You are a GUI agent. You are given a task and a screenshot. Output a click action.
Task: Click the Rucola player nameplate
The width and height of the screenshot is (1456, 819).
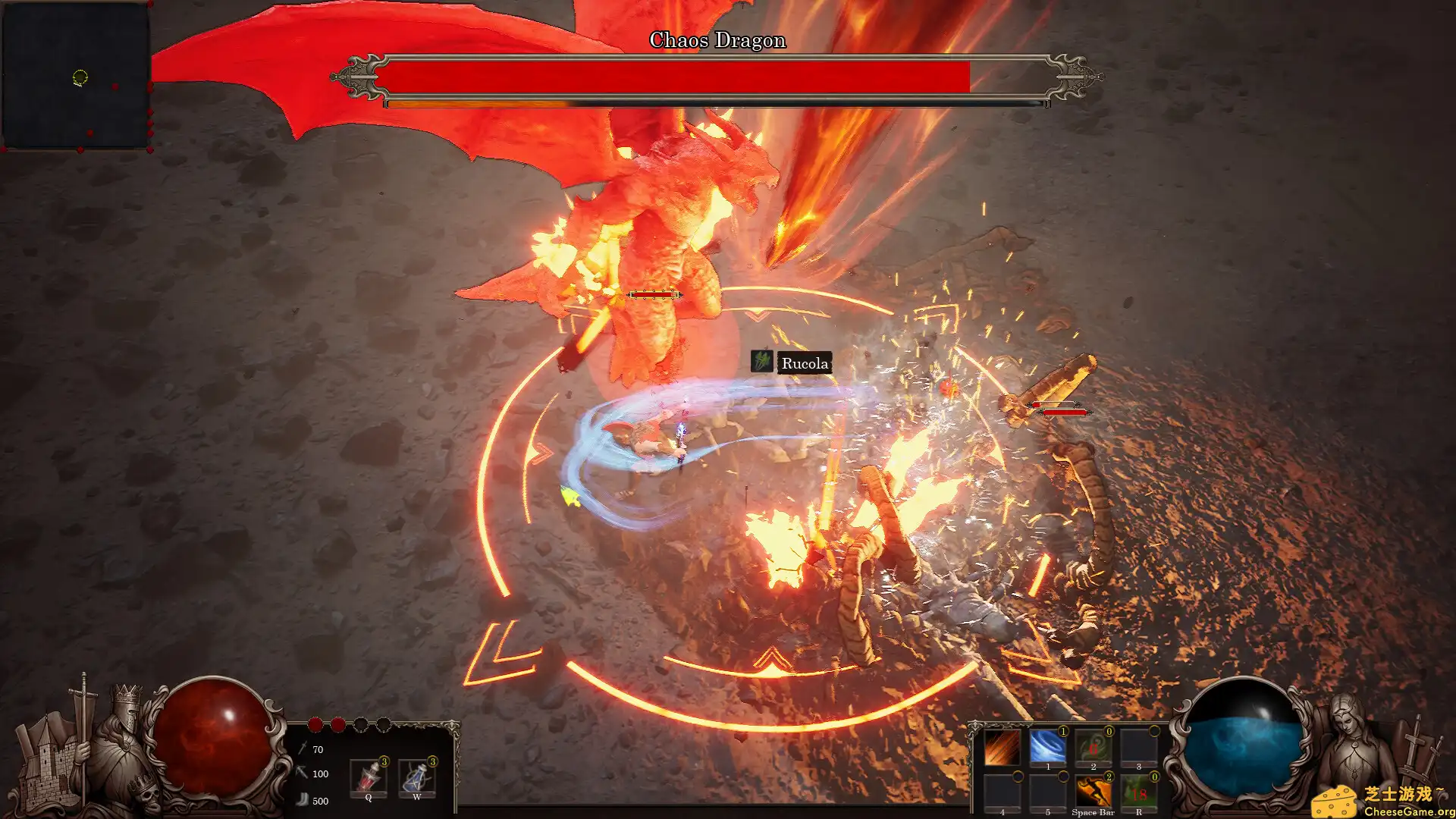804,363
